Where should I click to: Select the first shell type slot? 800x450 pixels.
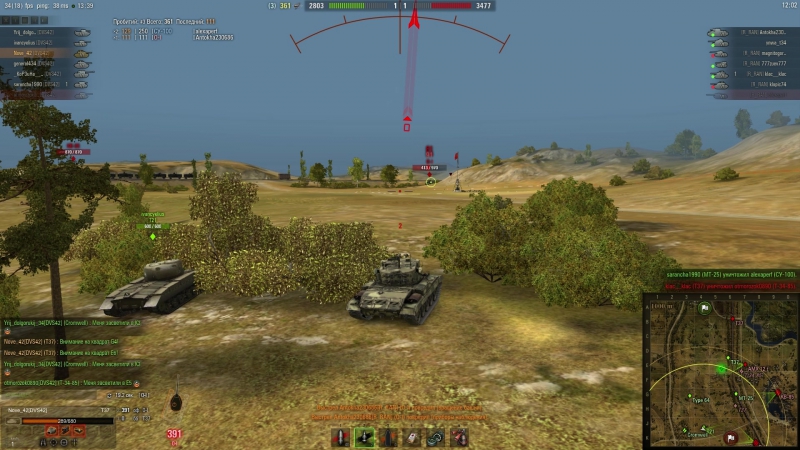(x=339, y=438)
